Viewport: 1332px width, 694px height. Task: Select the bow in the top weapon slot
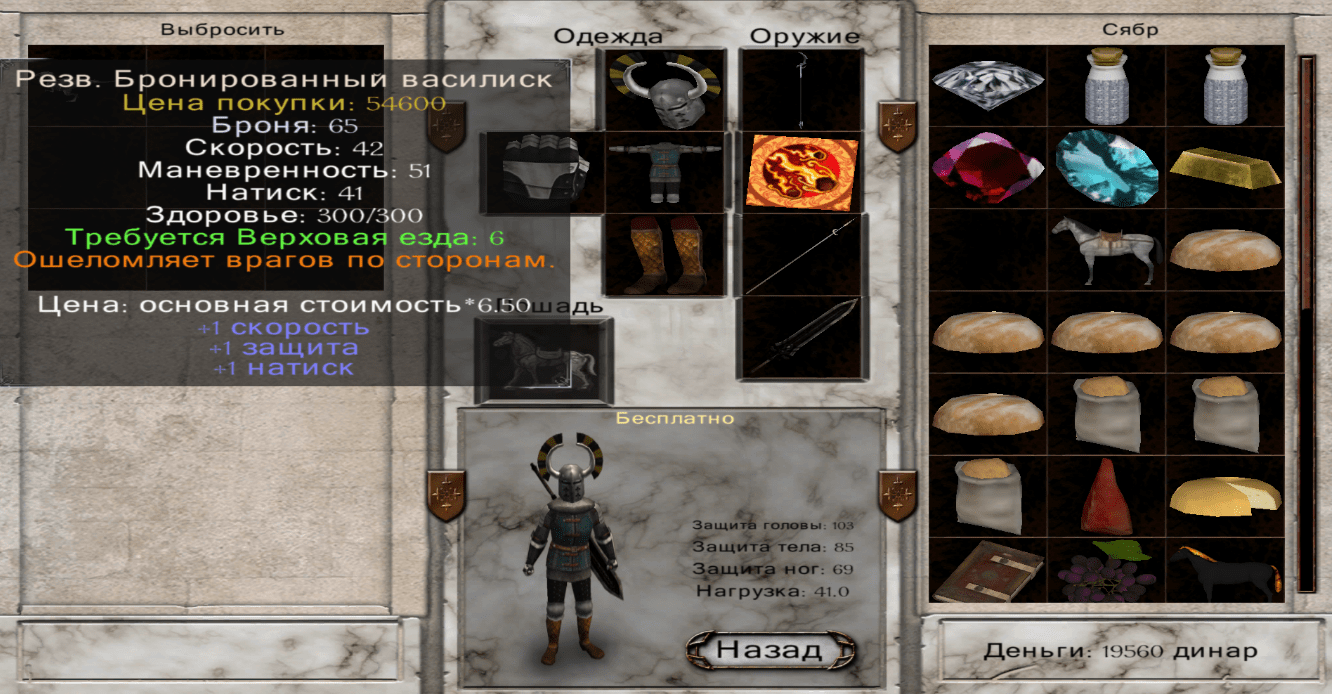point(802,90)
